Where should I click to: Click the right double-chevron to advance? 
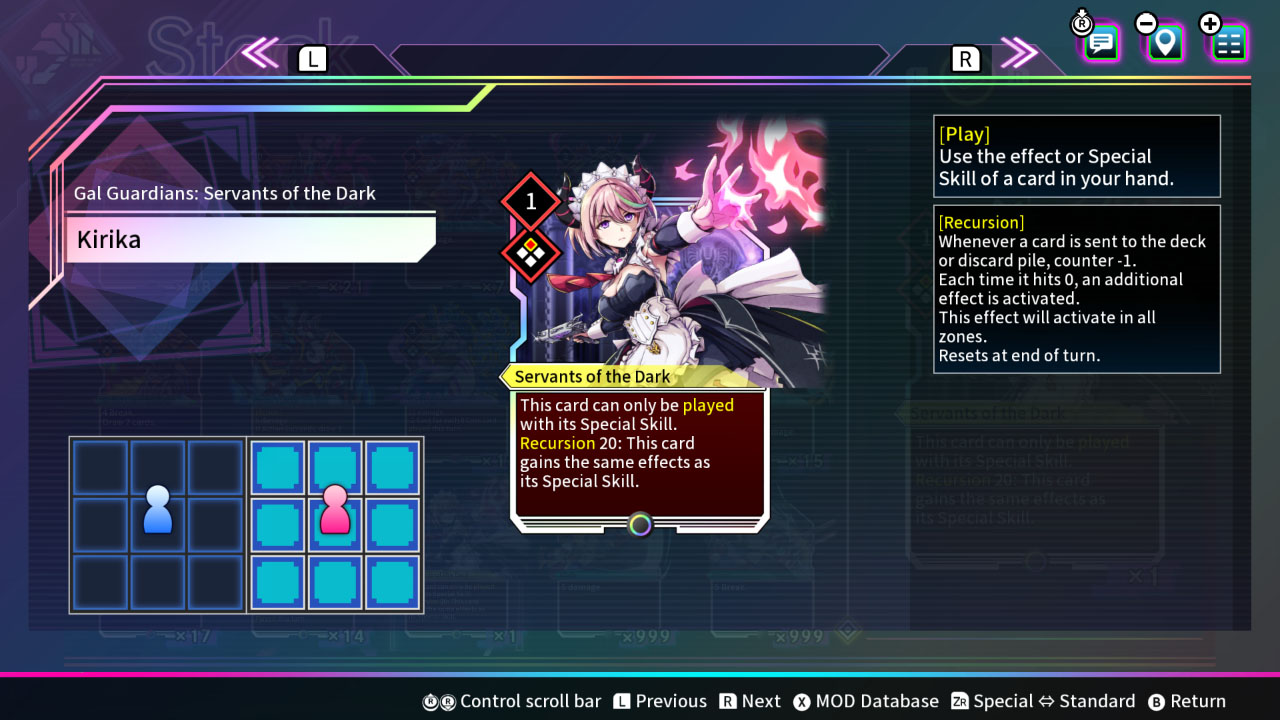pyautogui.click(x=1020, y=55)
